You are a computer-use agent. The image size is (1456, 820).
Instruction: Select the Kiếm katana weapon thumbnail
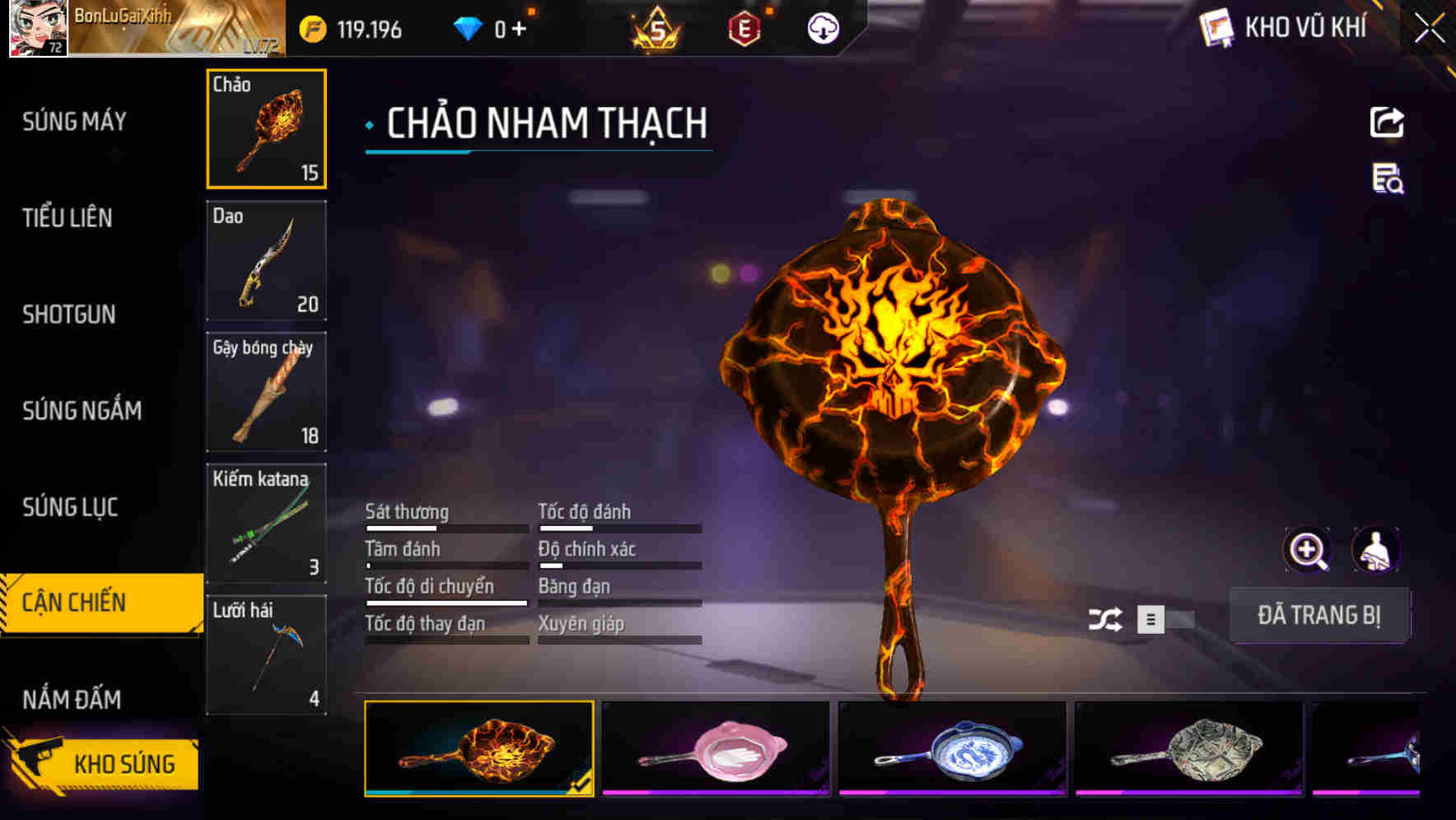(266, 522)
